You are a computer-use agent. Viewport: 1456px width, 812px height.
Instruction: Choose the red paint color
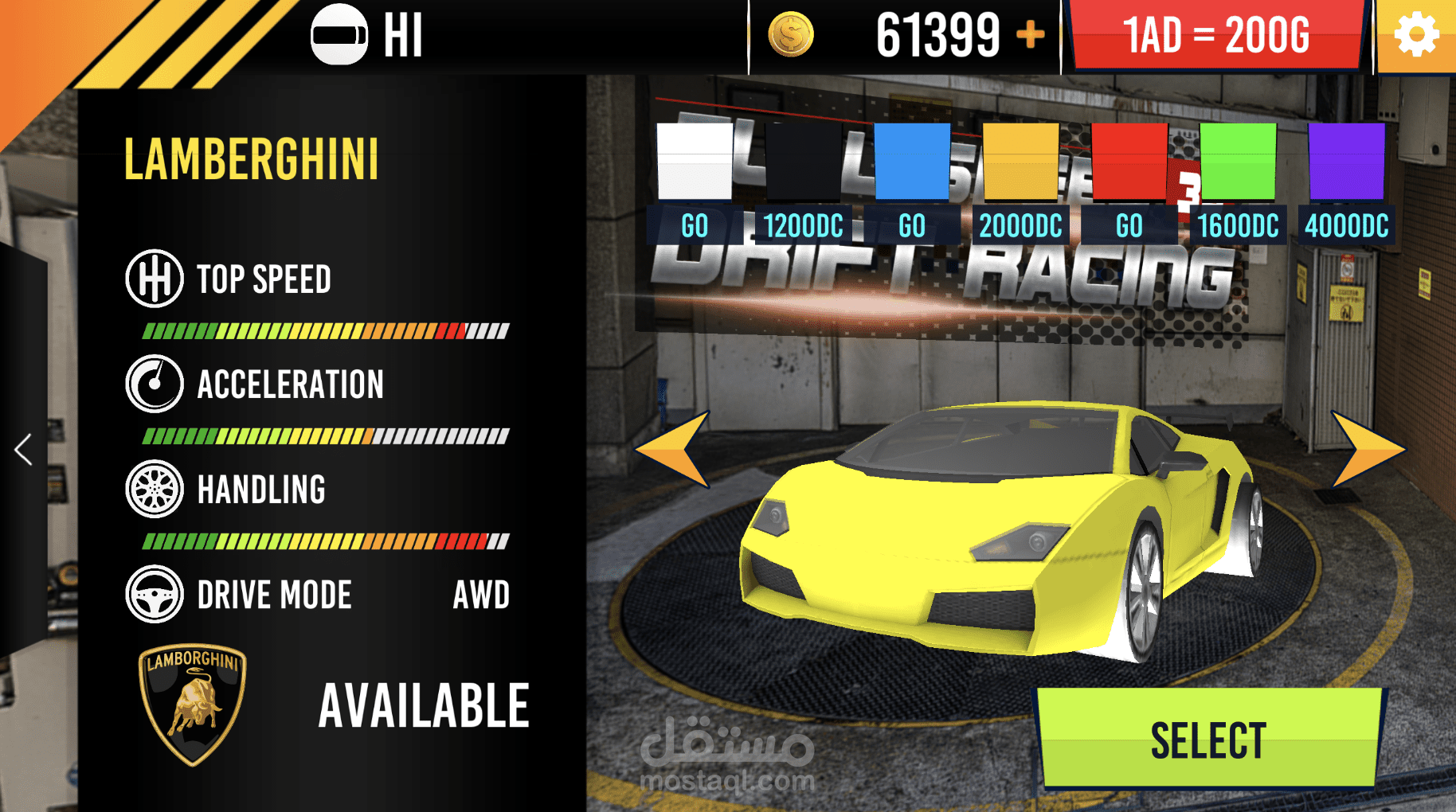[x=1129, y=161]
